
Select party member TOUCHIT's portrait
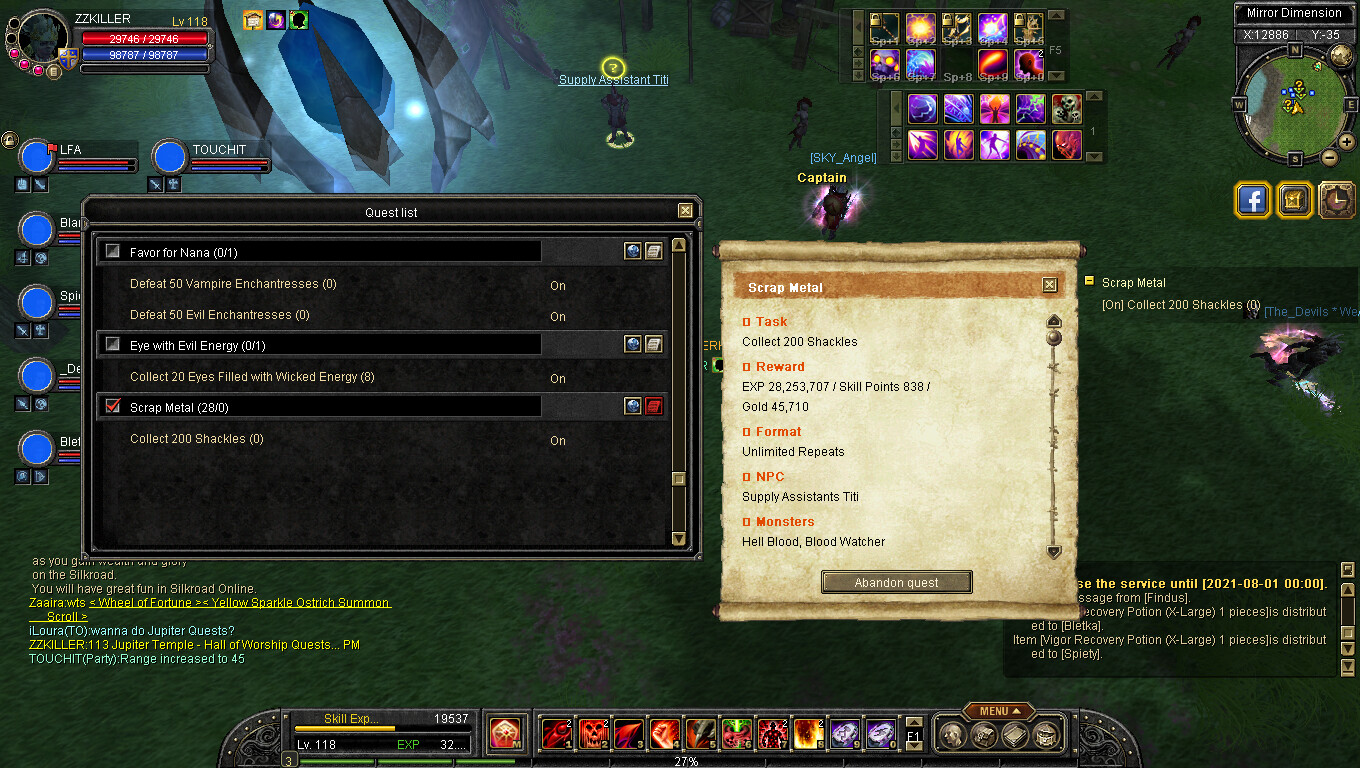click(170, 158)
